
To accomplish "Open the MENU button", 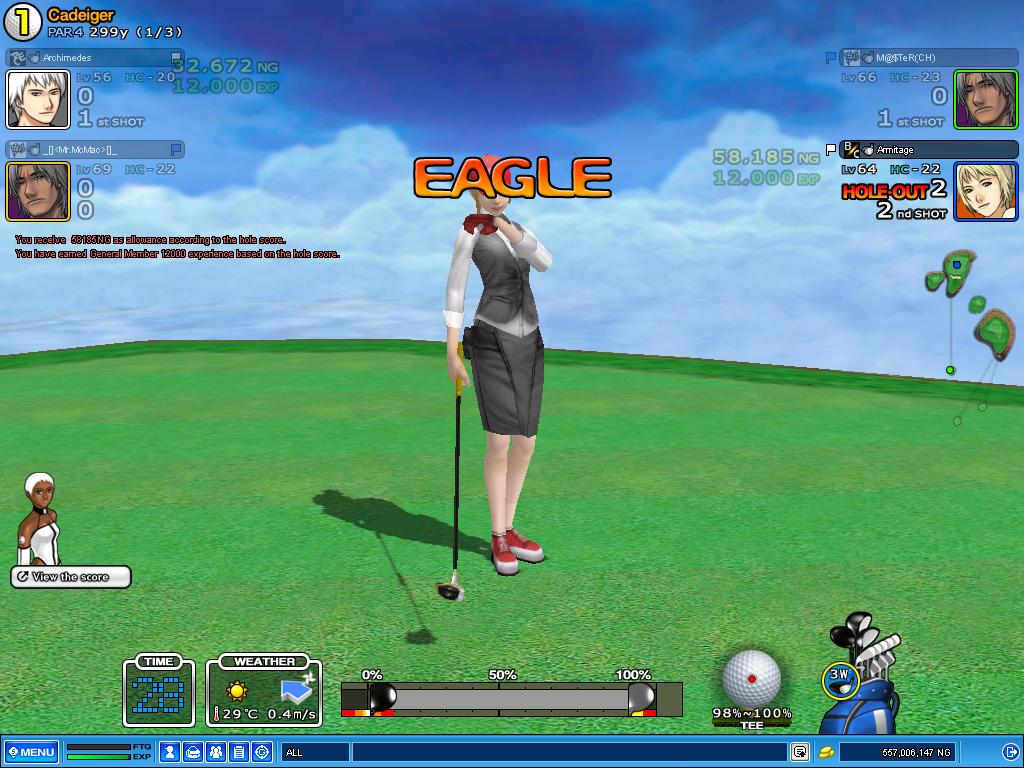I will (x=31, y=752).
